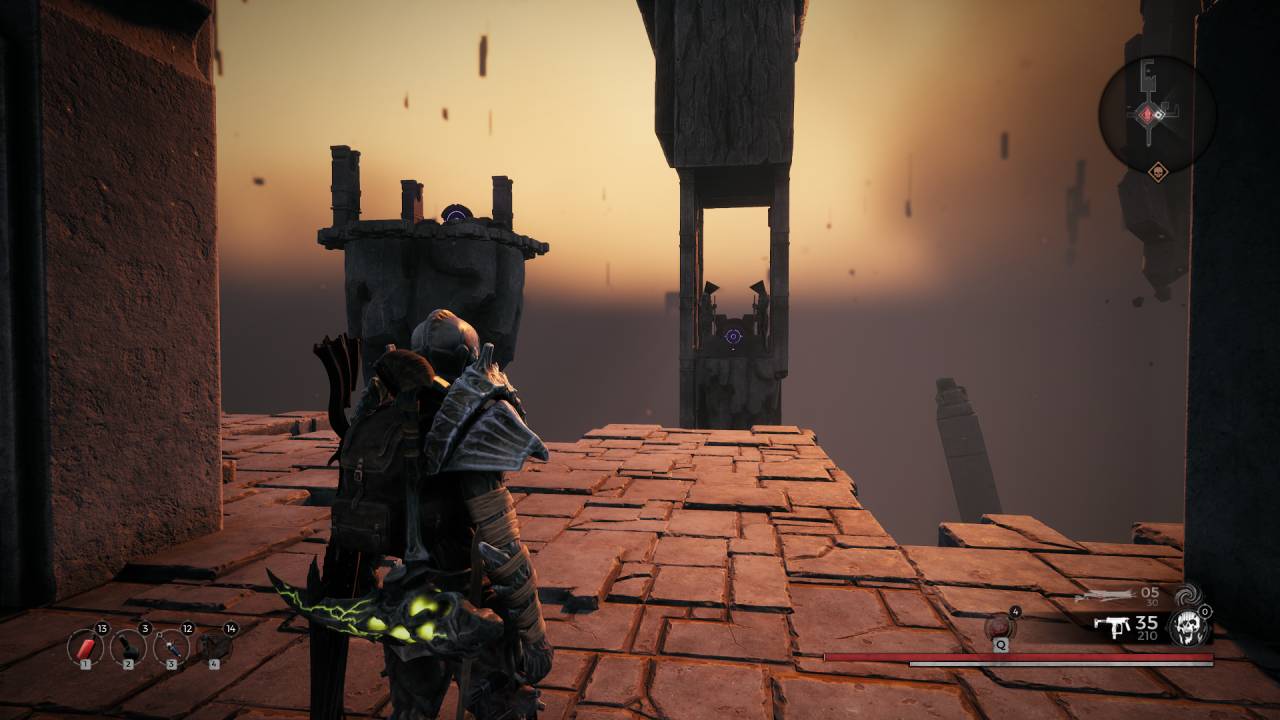Image resolution: width=1280 pixels, height=720 pixels.
Task: Select the red stick consumable in slot 1
Action: click(x=85, y=647)
